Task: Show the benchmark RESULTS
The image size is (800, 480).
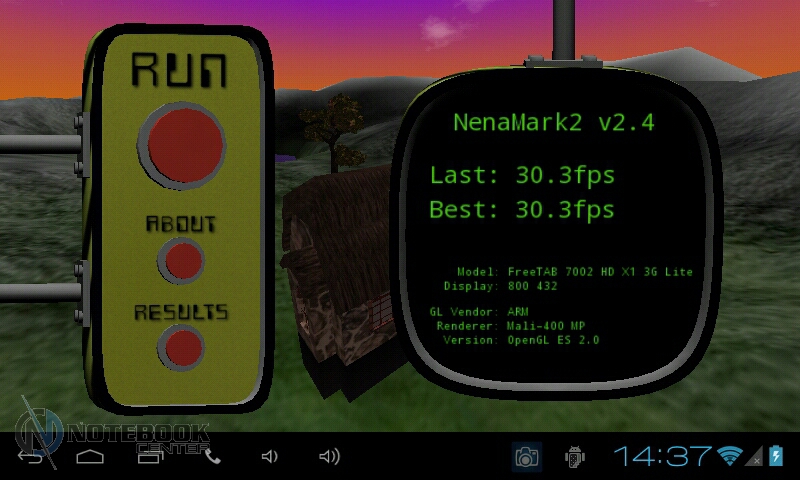Action: [x=182, y=347]
